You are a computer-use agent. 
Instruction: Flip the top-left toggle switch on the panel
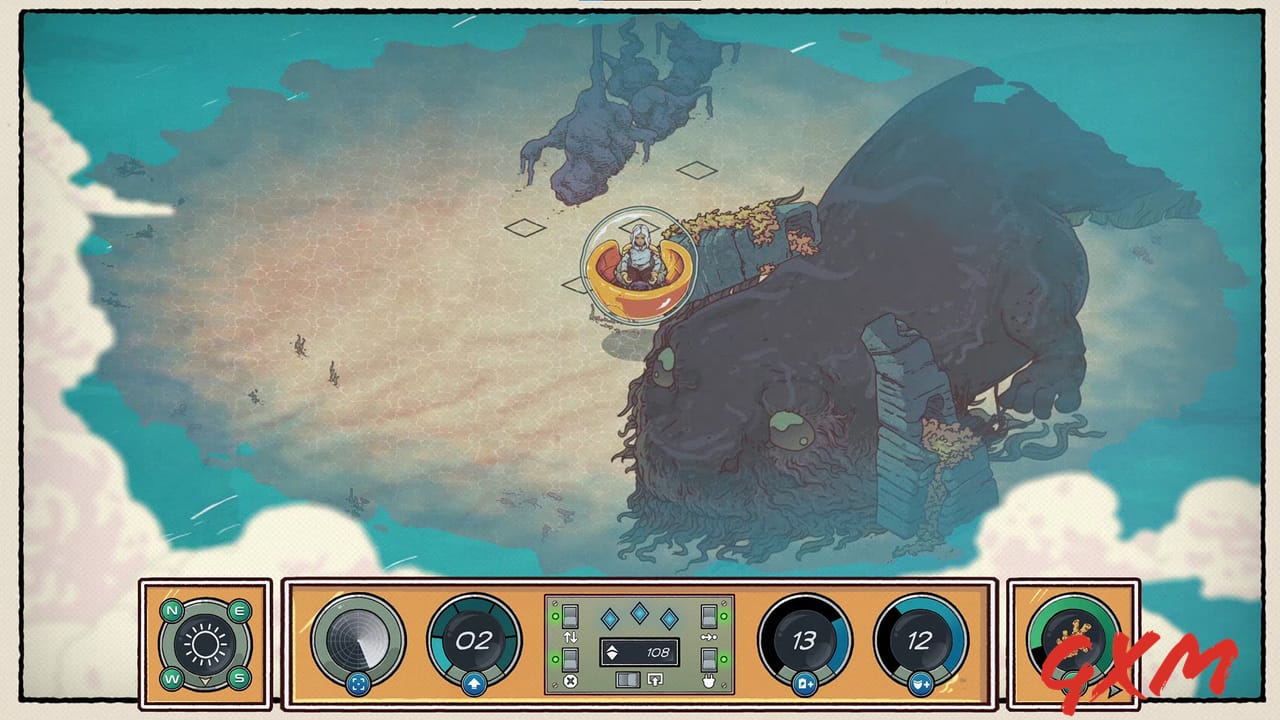569,617
